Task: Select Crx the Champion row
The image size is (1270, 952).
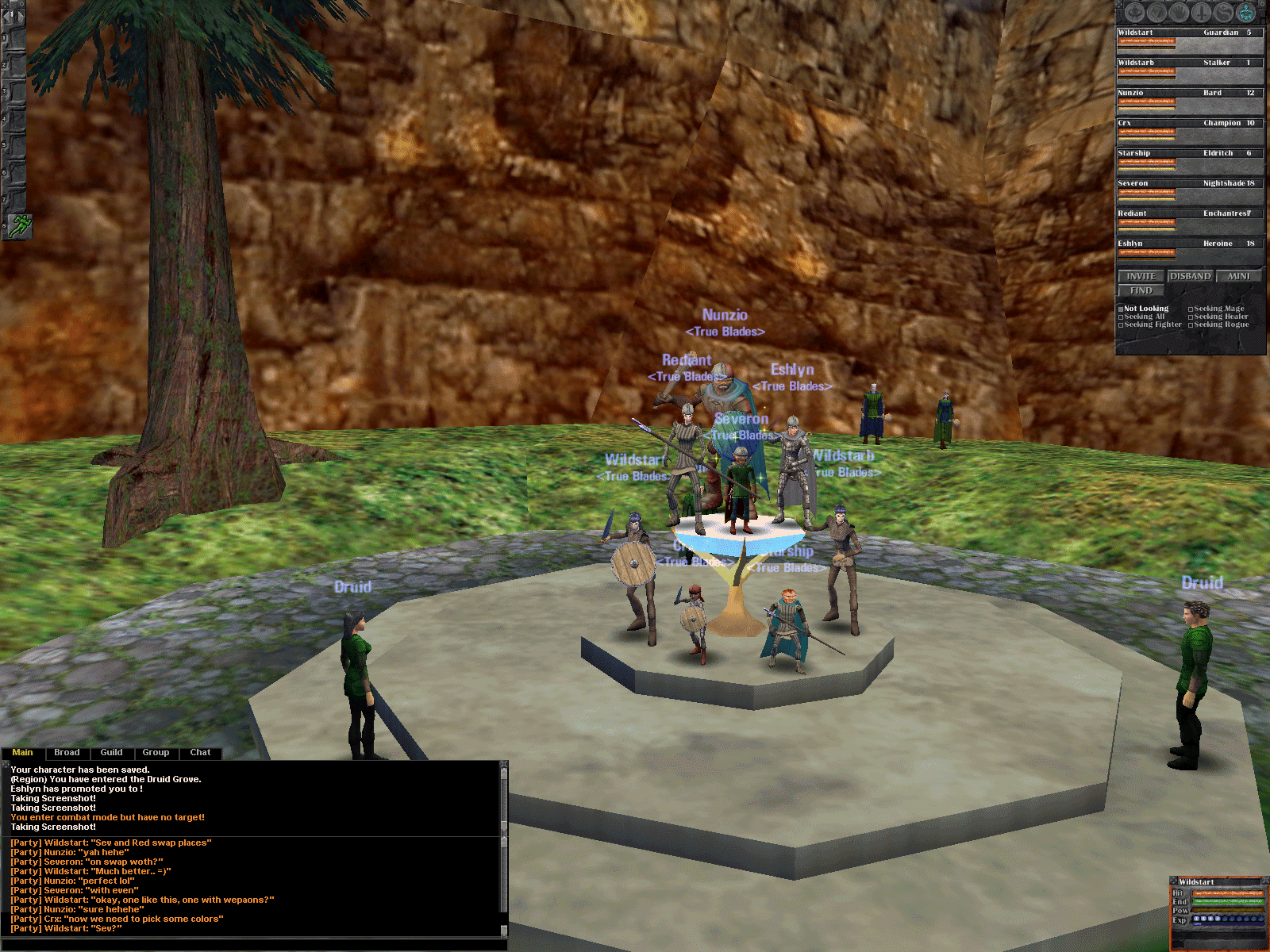Action: (1188, 127)
